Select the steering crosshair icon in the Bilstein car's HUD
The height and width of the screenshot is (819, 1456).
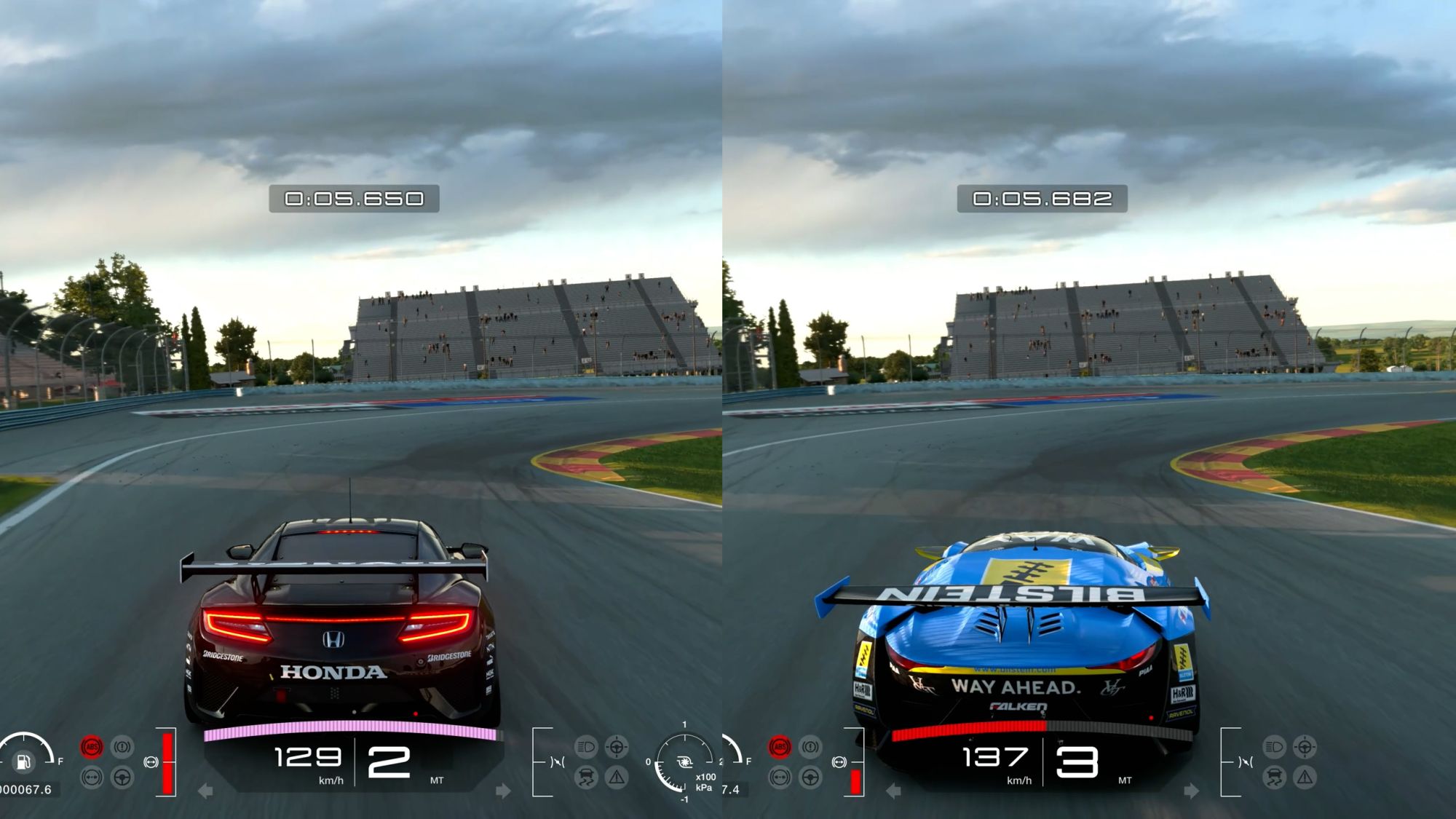click(x=1305, y=747)
